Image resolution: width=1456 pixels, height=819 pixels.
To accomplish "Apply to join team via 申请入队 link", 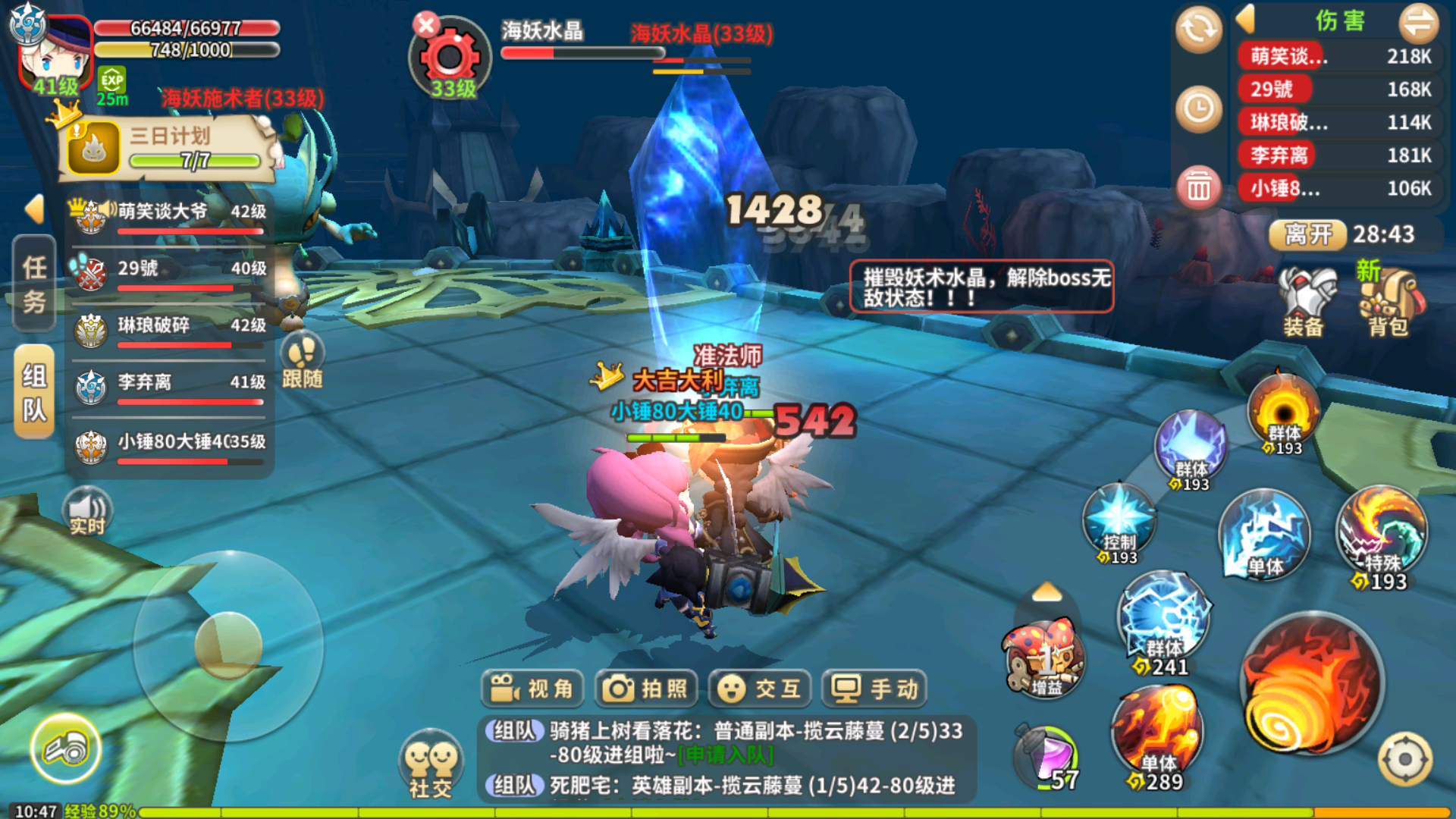I will [x=726, y=755].
